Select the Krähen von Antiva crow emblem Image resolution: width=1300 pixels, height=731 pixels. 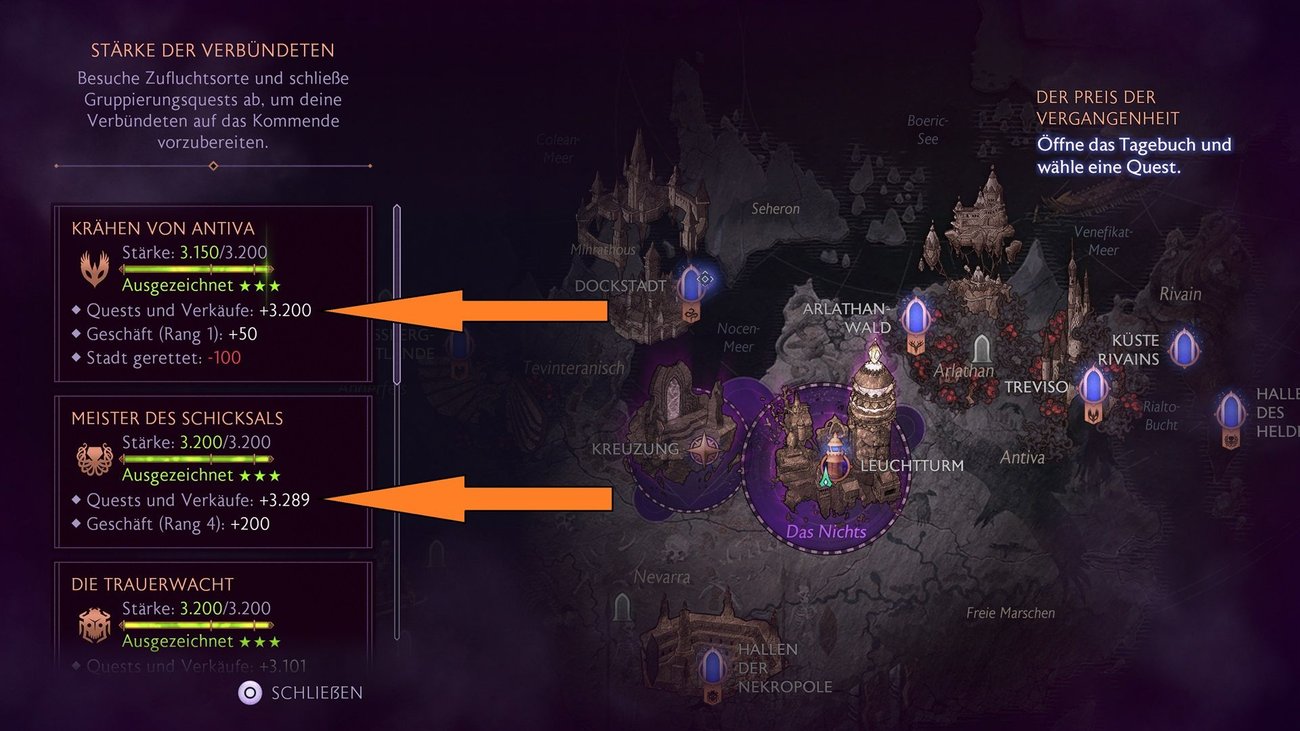click(95, 265)
